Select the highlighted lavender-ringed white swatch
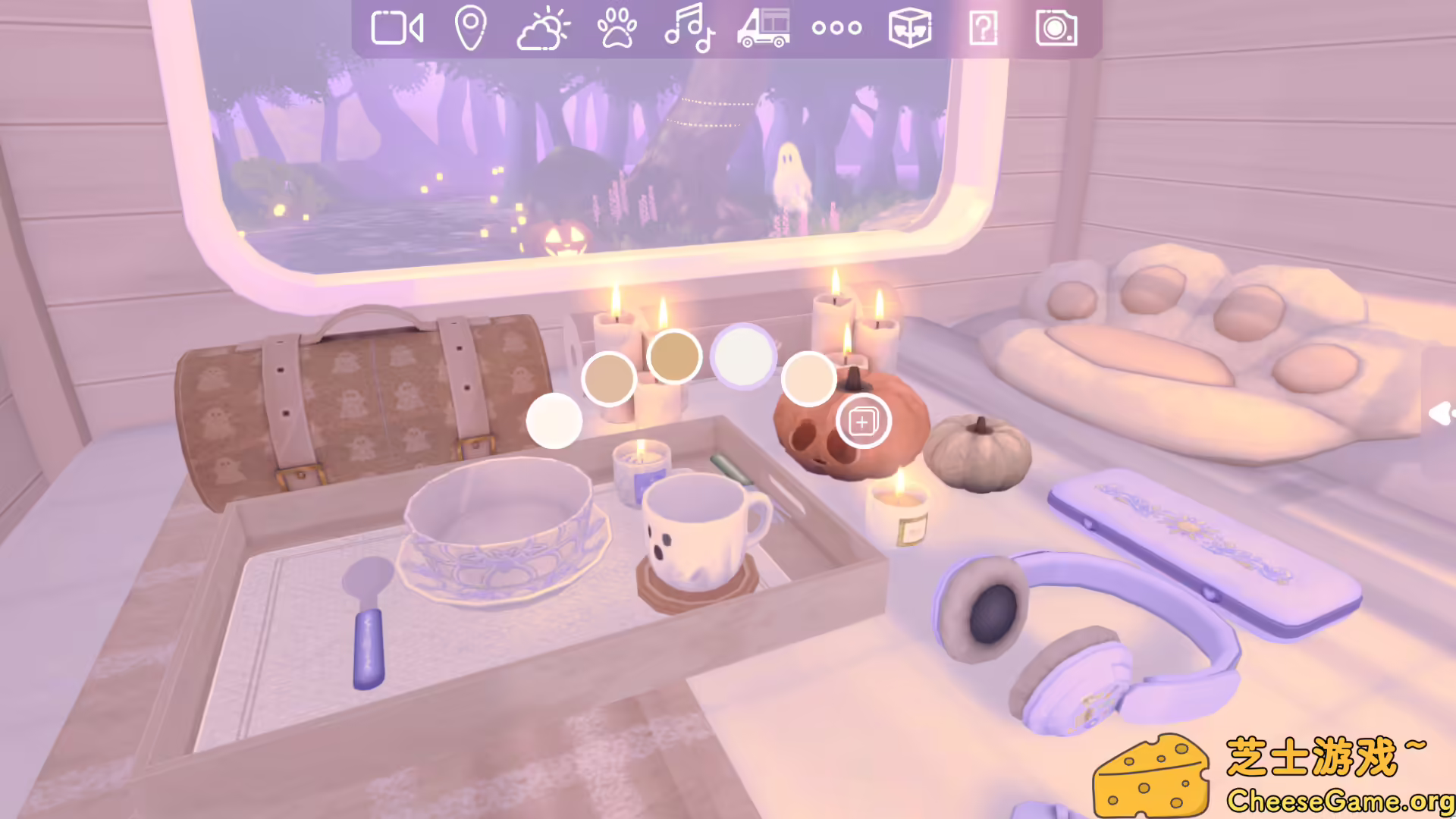 743,356
